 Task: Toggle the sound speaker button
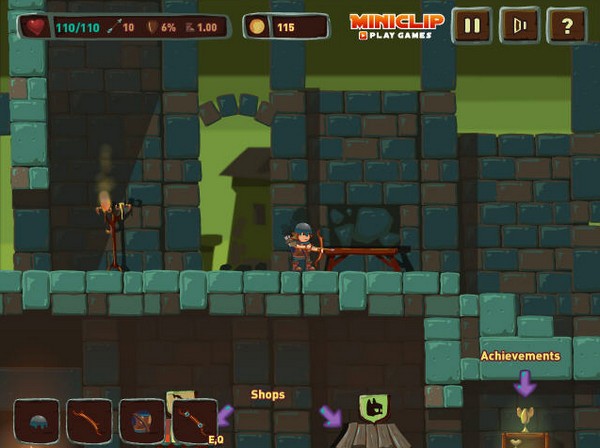point(519,25)
